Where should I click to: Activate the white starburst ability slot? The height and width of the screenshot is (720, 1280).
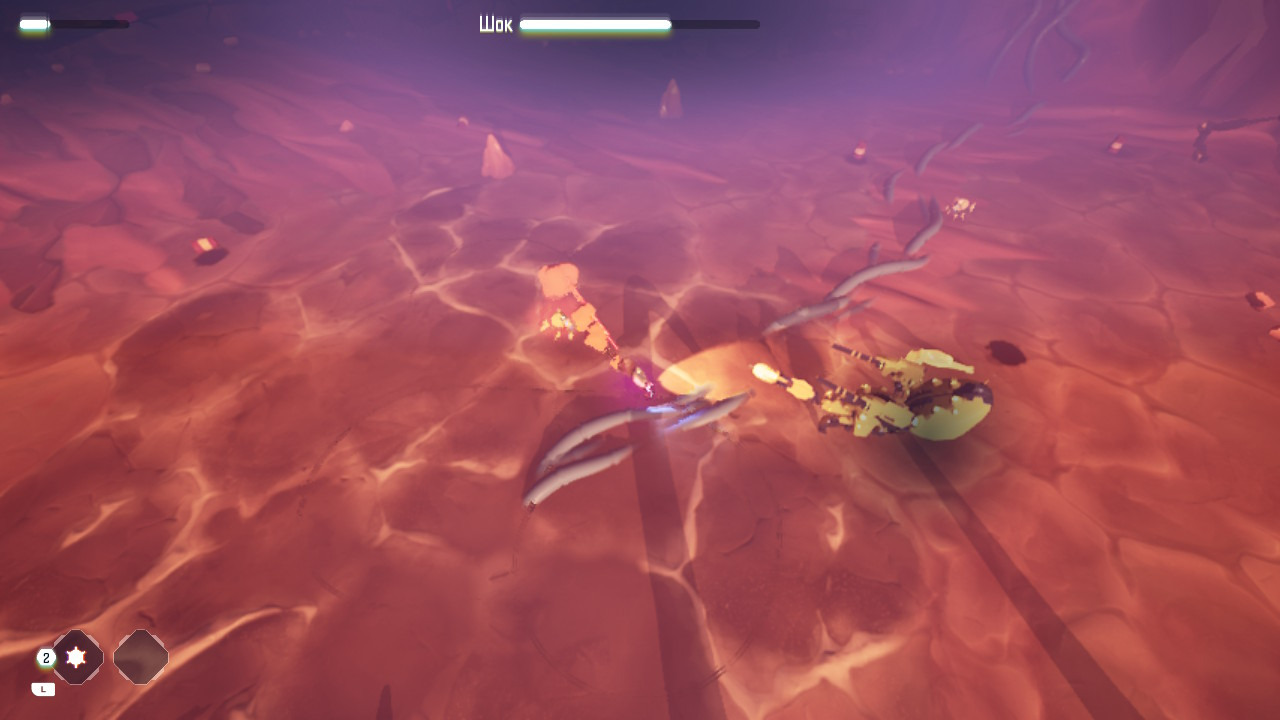(77, 657)
